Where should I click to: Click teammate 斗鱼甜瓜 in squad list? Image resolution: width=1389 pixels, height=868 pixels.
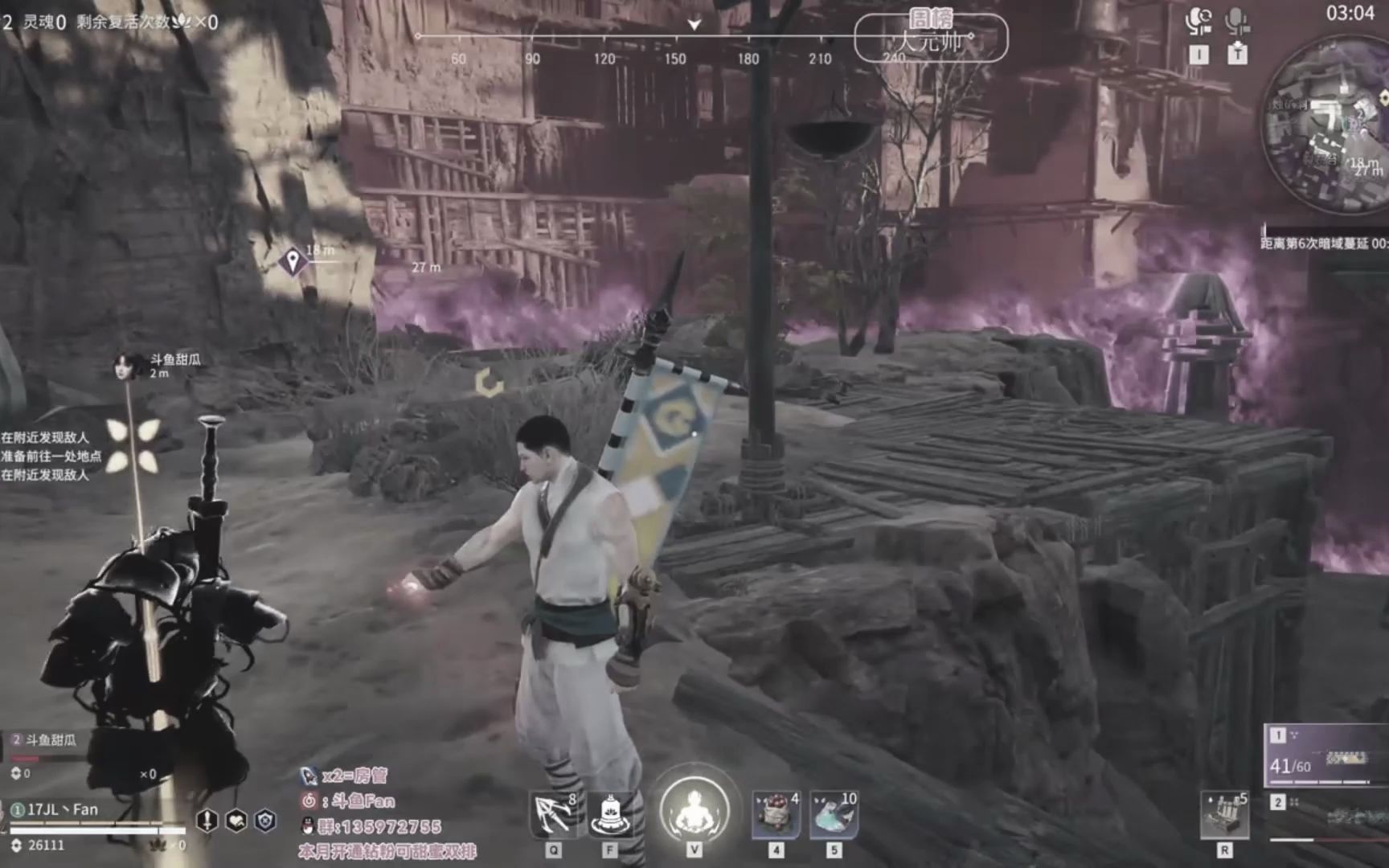(x=48, y=740)
